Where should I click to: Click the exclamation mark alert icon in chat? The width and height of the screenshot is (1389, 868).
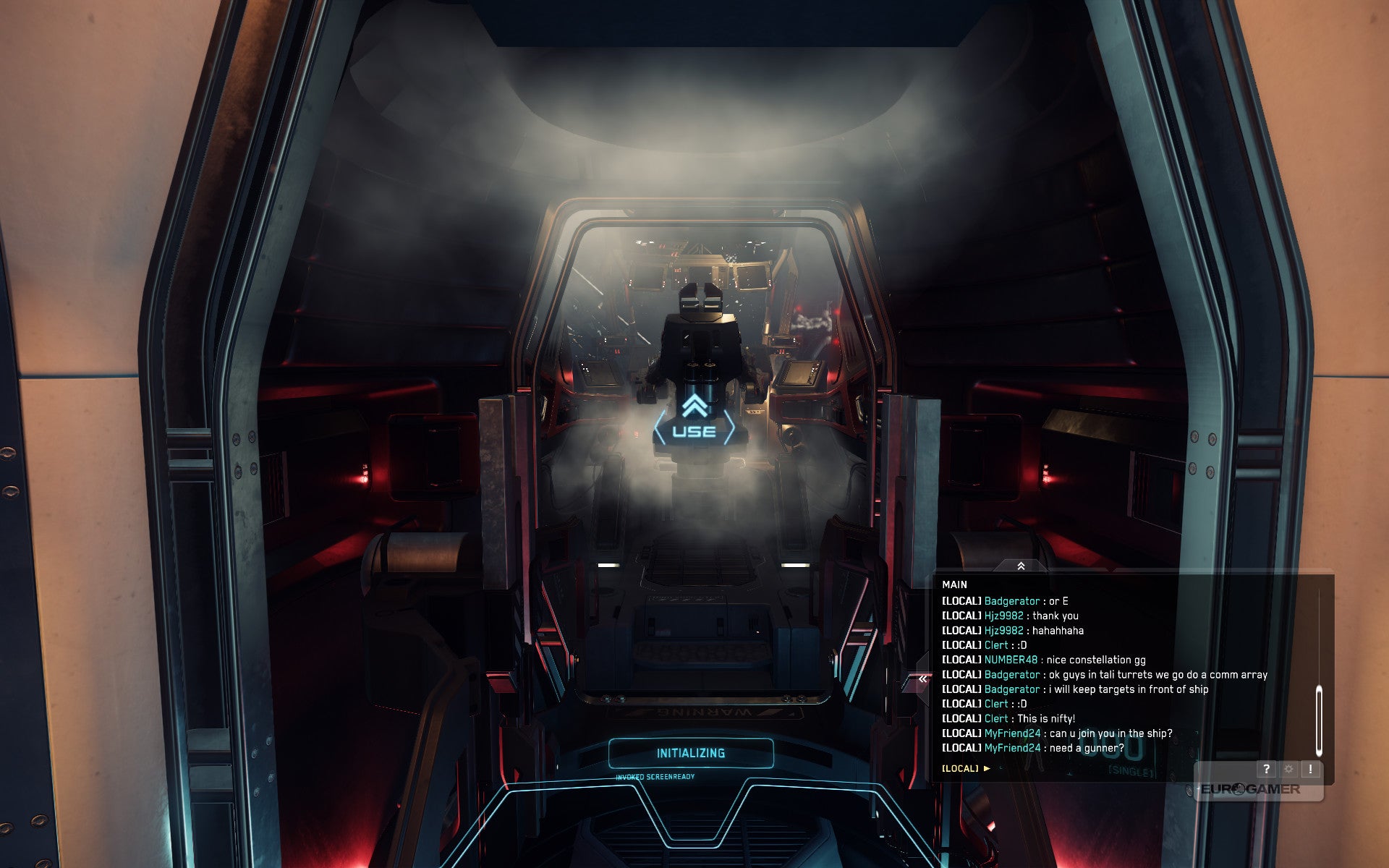coord(1310,770)
